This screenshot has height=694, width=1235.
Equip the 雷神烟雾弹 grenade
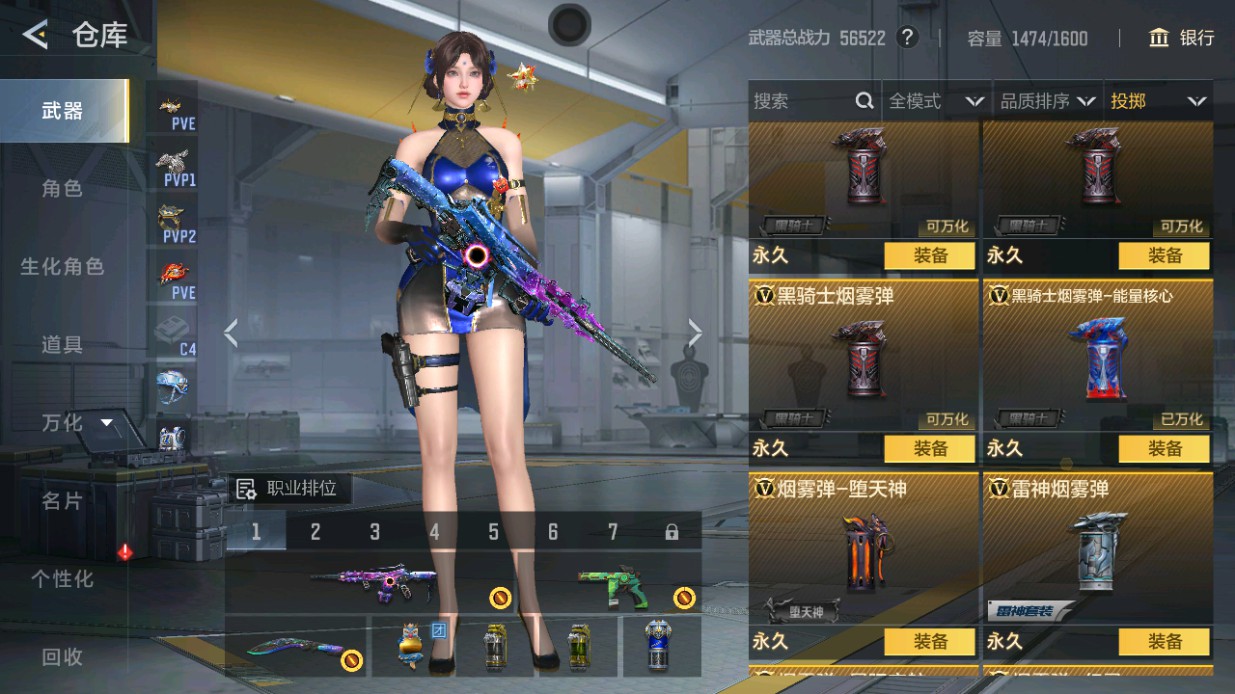[1163, 641]
